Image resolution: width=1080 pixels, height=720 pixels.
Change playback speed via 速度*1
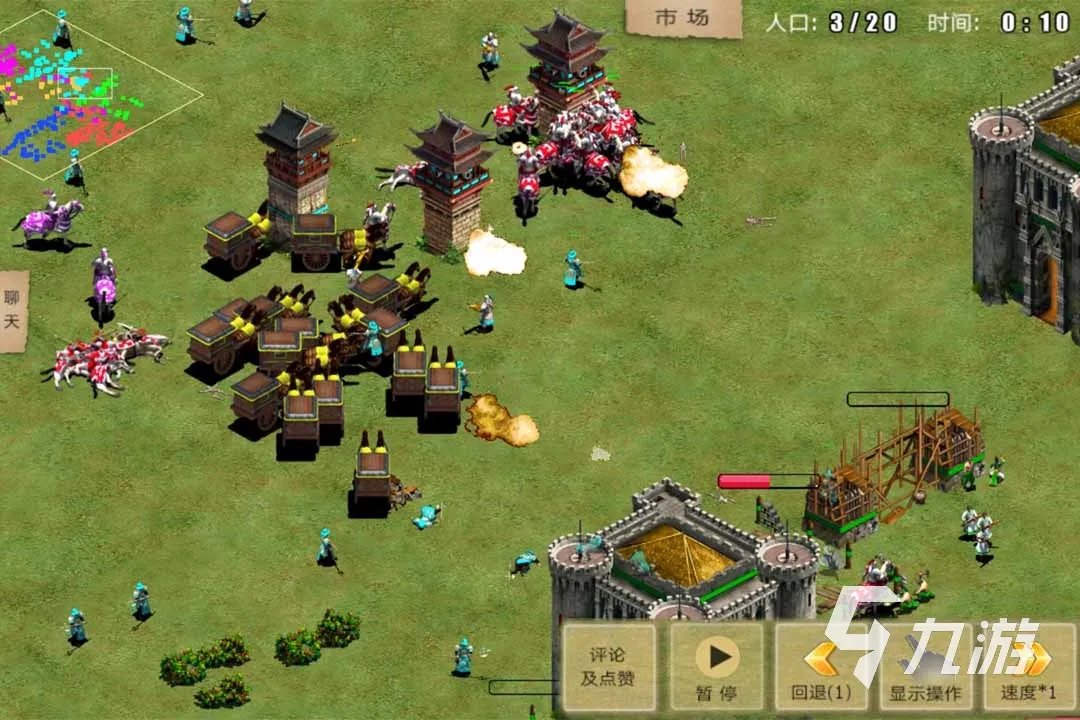1028,667
